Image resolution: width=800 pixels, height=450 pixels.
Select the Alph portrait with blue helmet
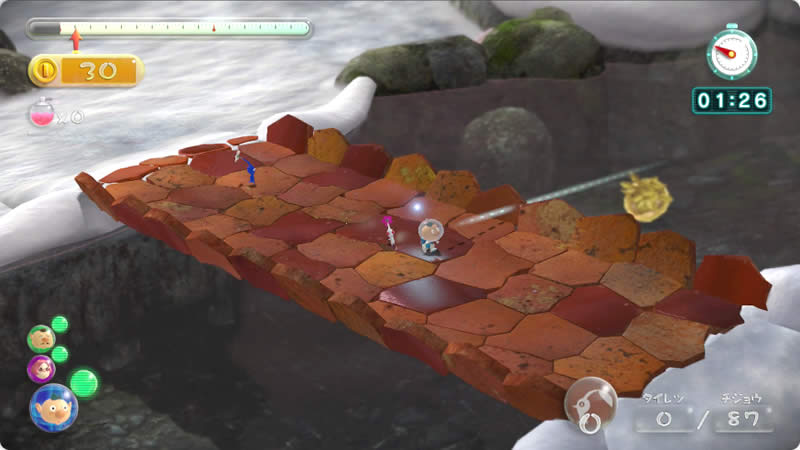[x=52, y=407]
